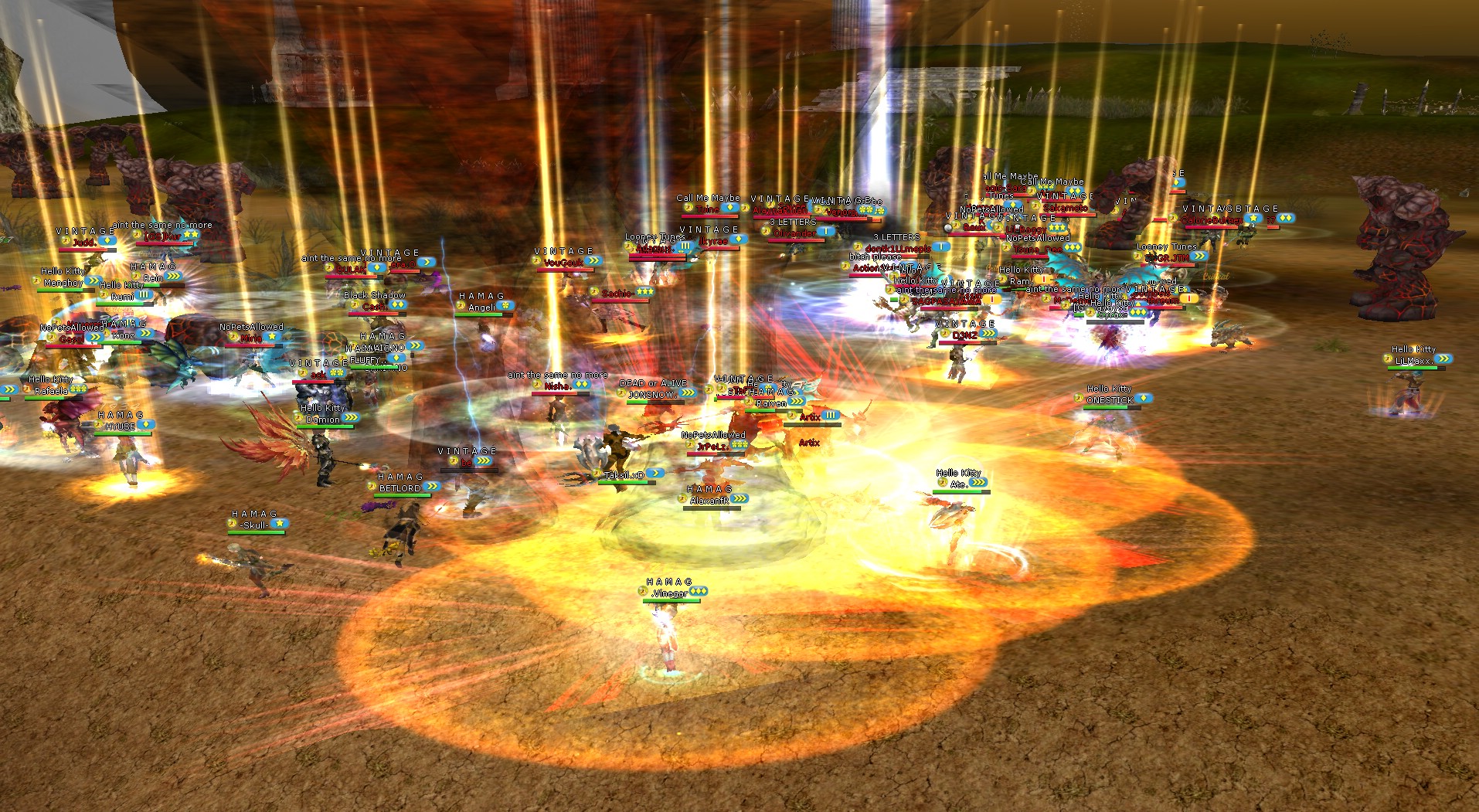Select the player named JONSNOW.
The width and height of the screenshot is (1479, 812).
click(653, 394)
